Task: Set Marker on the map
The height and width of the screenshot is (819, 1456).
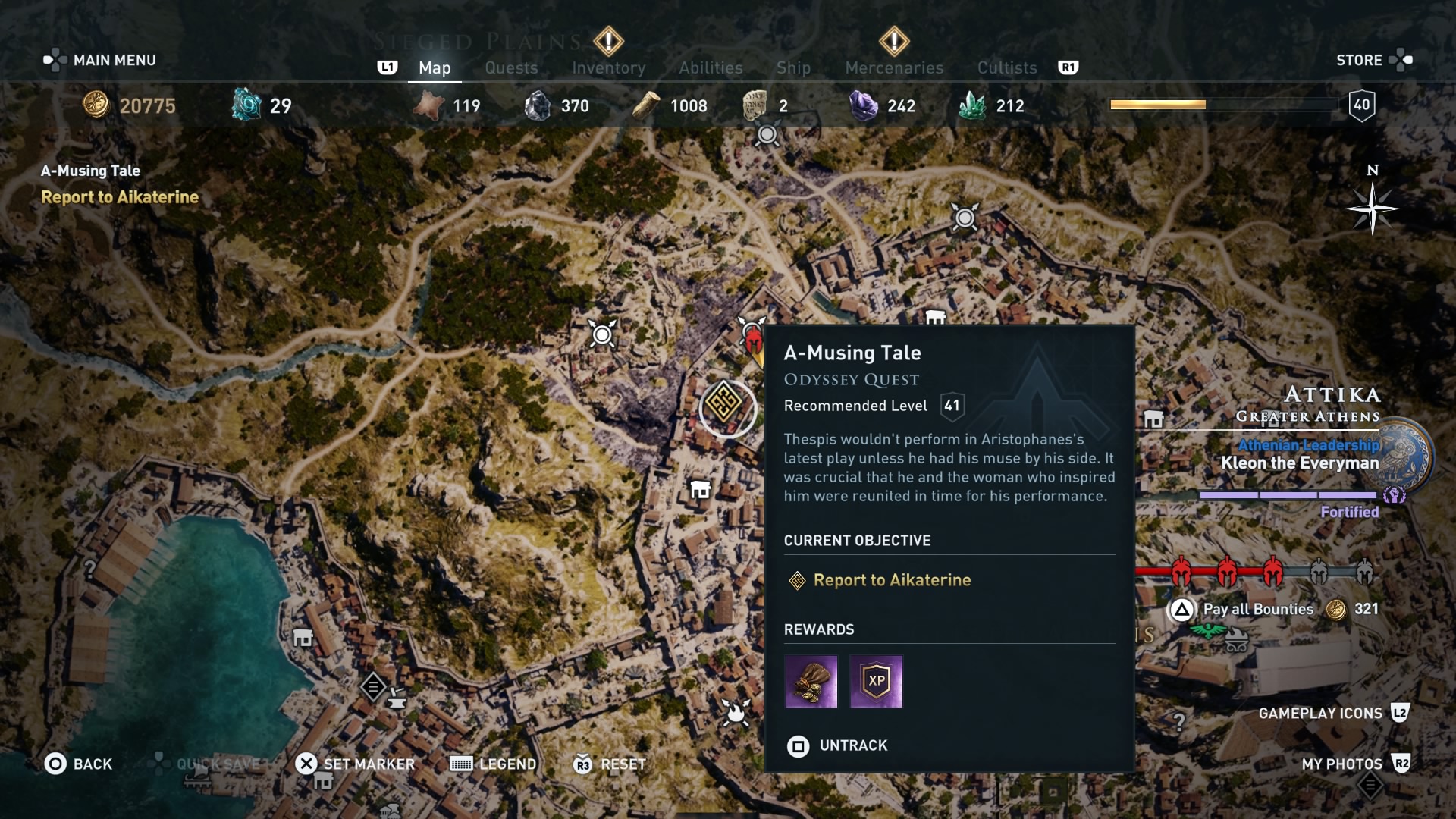Action: 355,764
